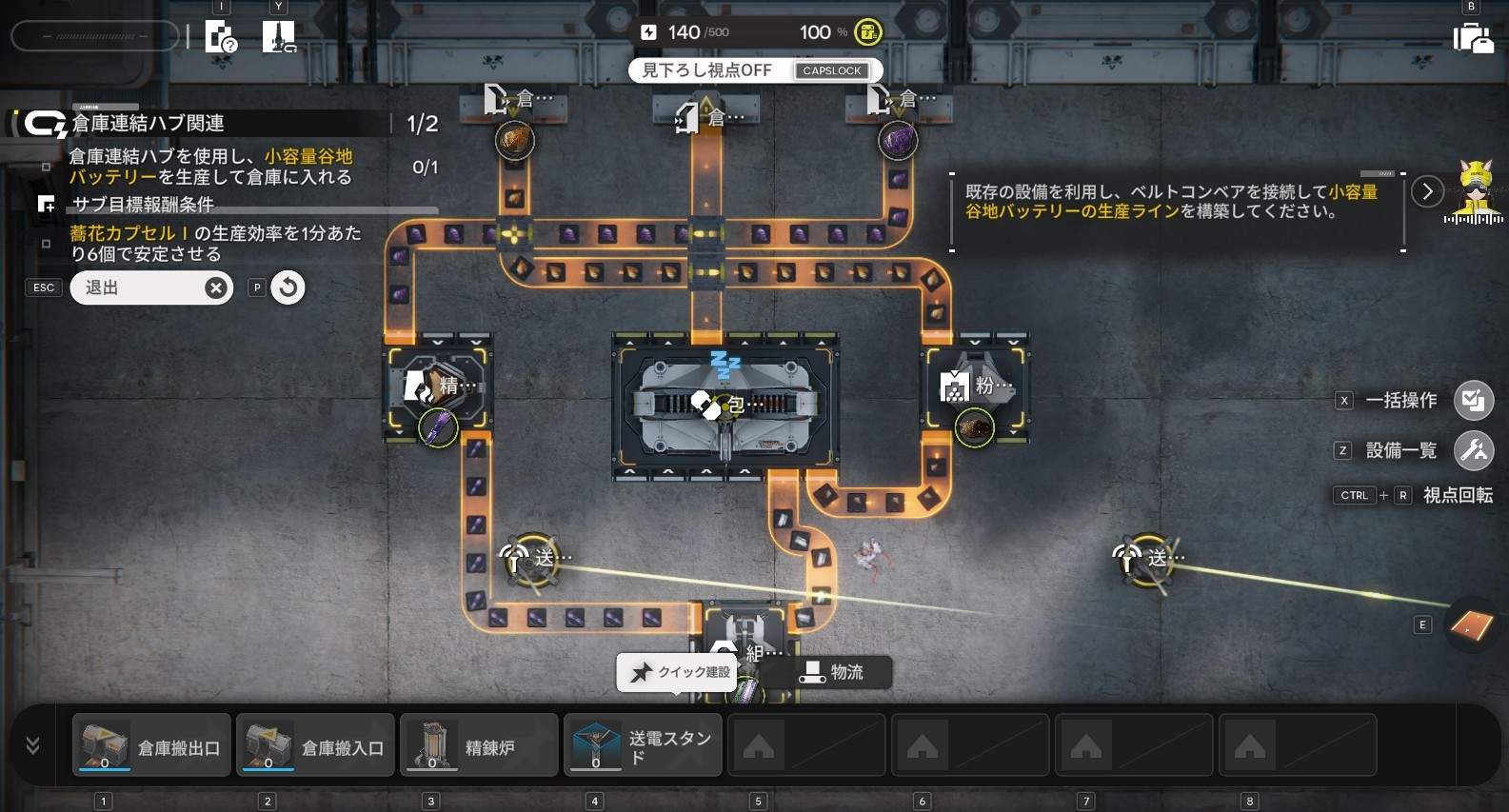Click the document help icon at top left
Image resolution: width=1509 pixels, height=812 pixels.
pyautogui.click(x=221, y=38)
